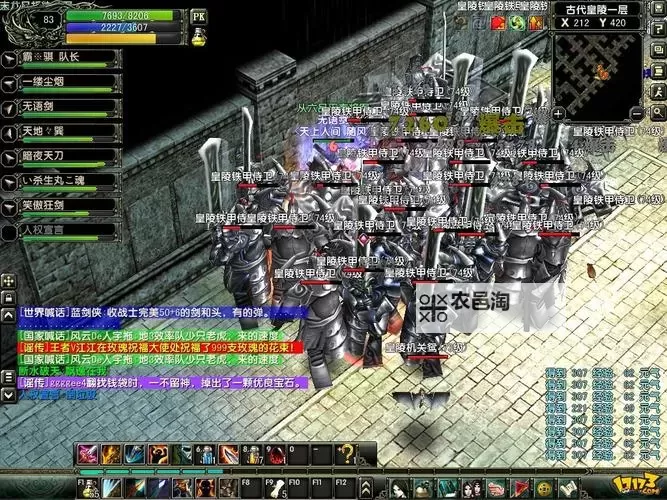This screenshot has height=500, width=667.
Task: Click the yellow question mark skill slot
Action: coord(345,455)
